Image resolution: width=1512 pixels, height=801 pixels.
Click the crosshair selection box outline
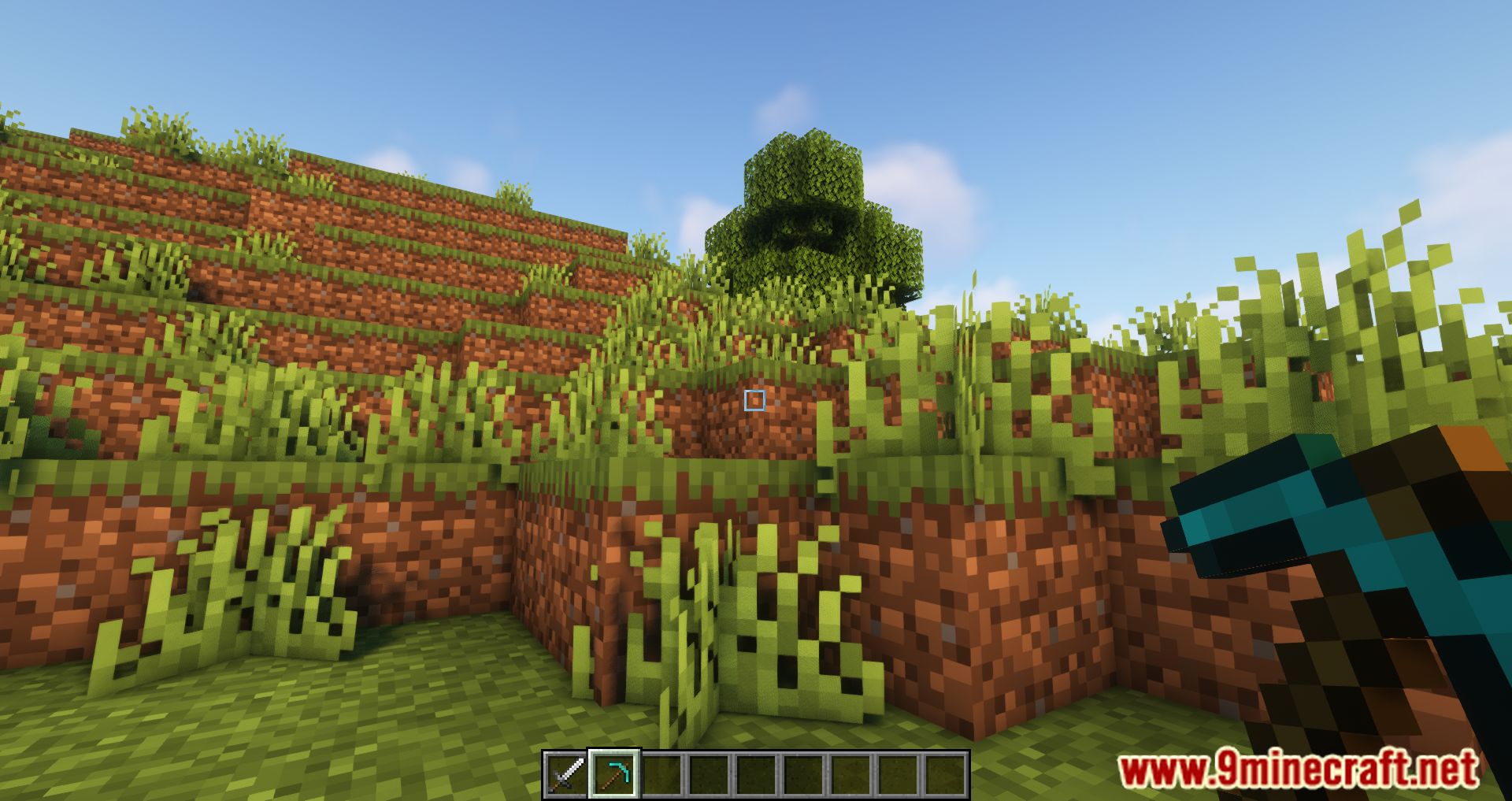coord(754,401)
